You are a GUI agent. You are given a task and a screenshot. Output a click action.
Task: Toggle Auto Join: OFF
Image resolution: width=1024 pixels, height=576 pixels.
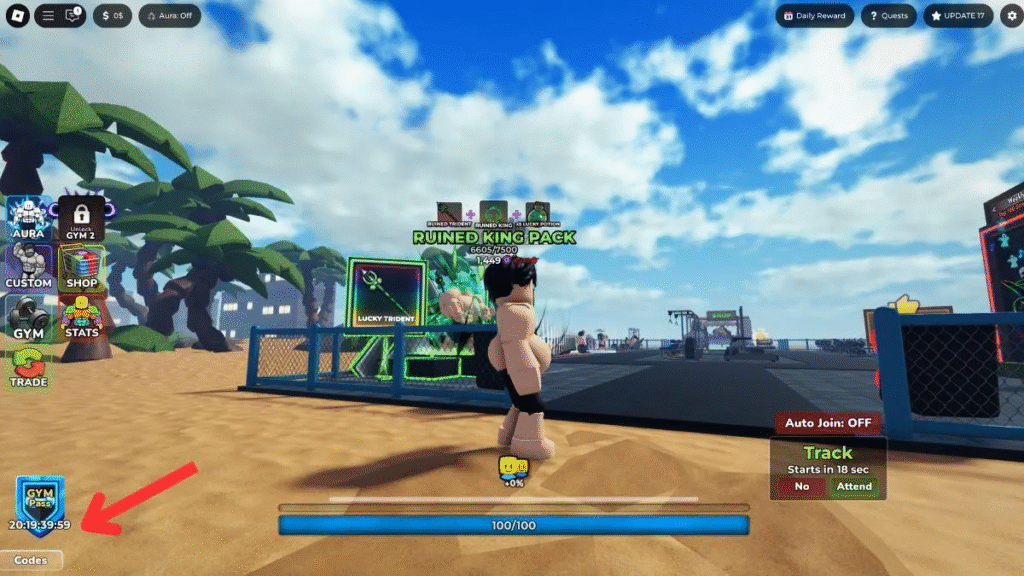tap(827, 422)
